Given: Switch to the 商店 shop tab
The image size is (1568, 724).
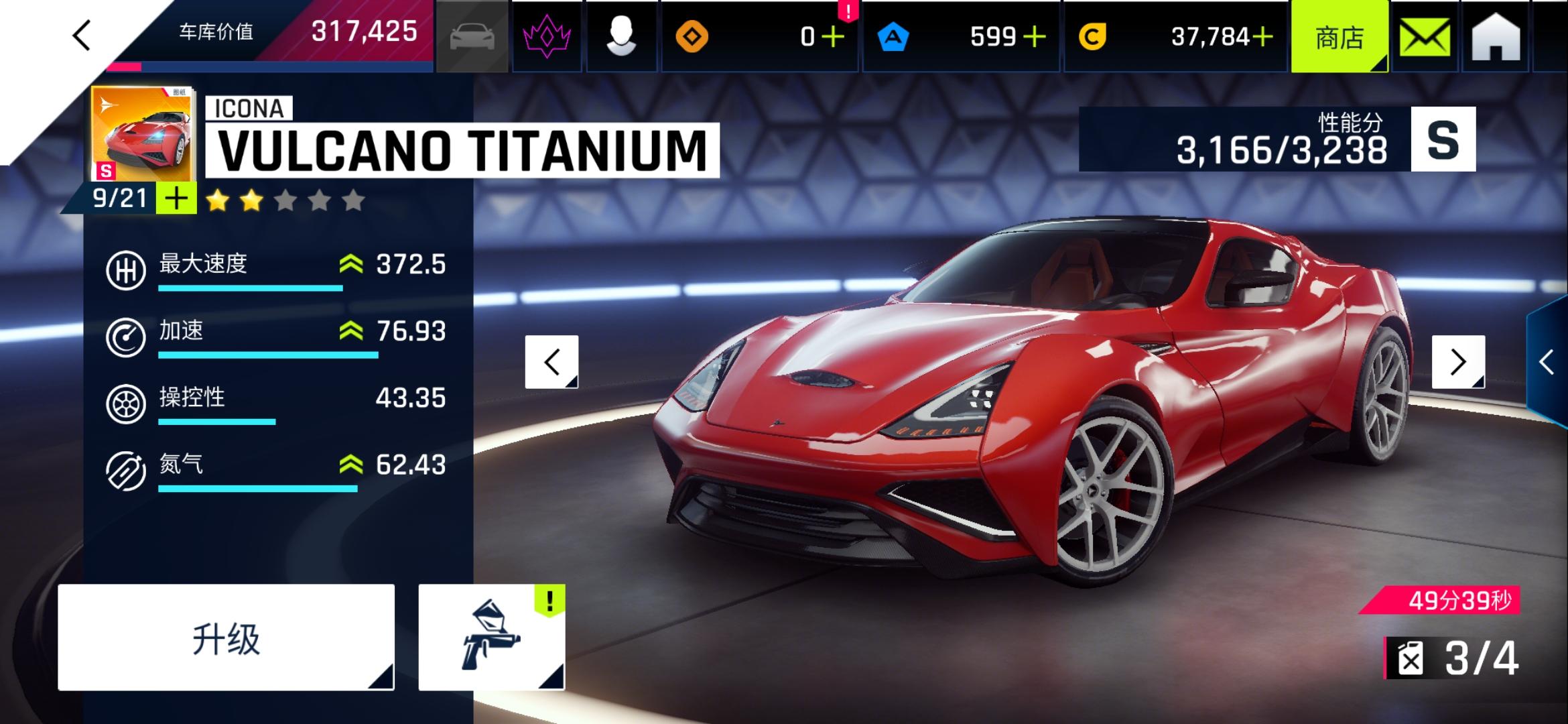Looking at the screenshot, I should (1340, 38).
